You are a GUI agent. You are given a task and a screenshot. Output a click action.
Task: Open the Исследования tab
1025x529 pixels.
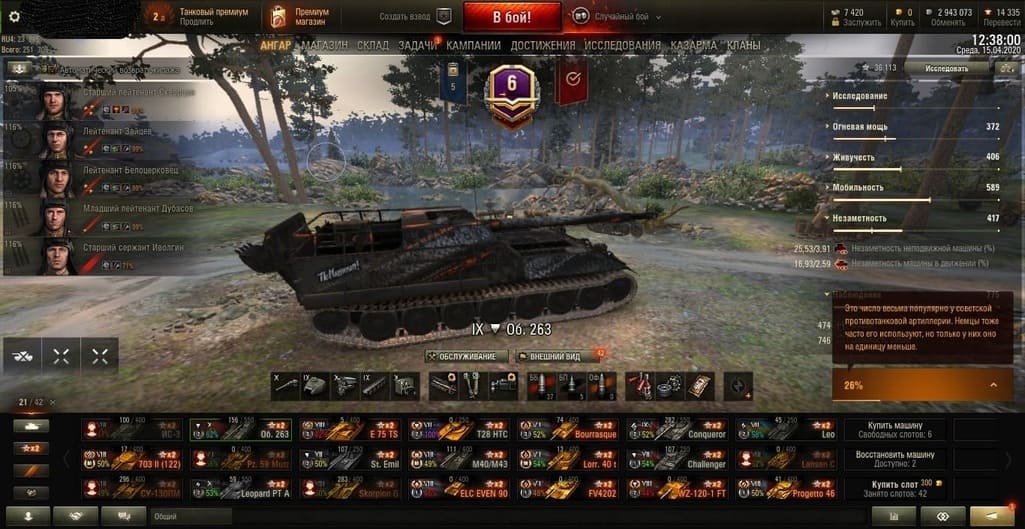[x=622, y=46]
